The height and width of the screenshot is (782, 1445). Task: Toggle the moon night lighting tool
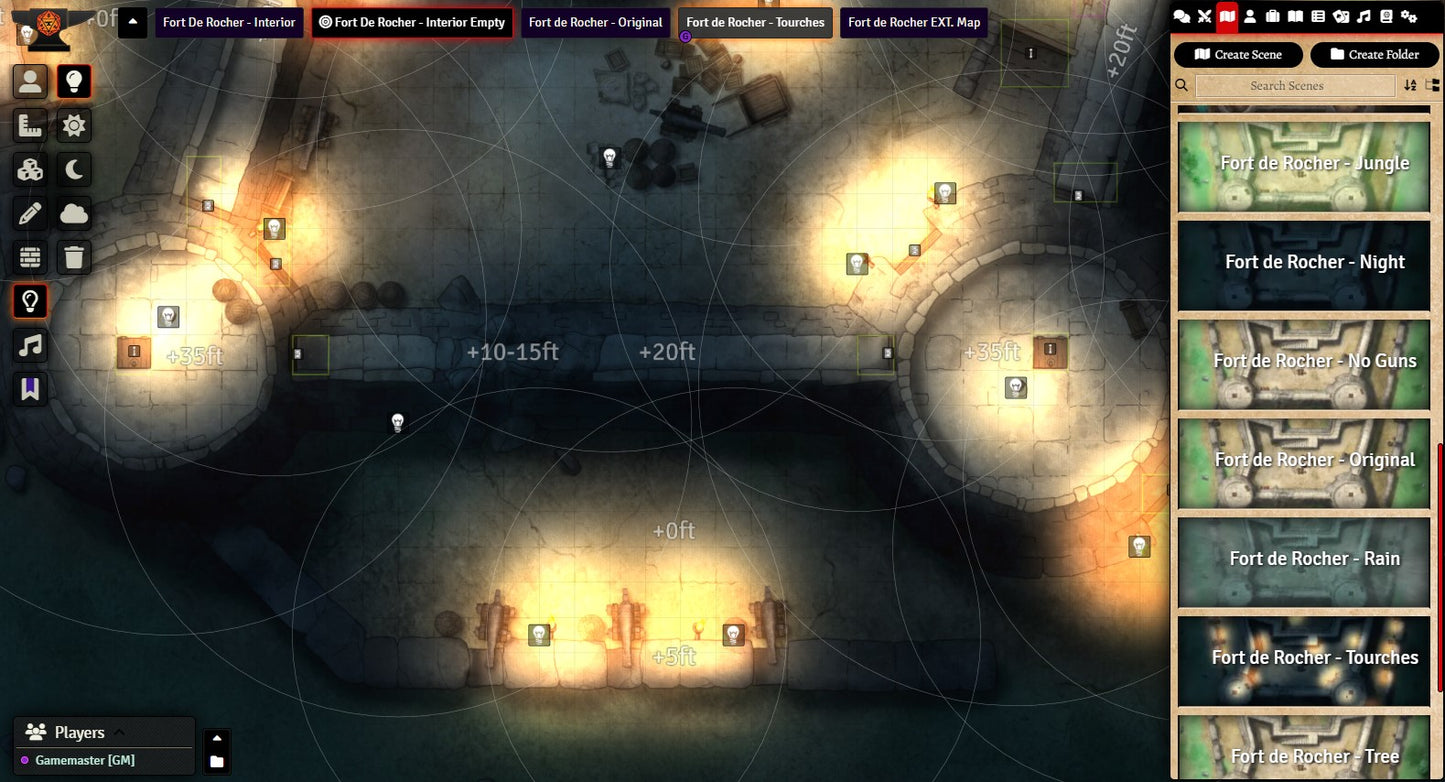74,170
